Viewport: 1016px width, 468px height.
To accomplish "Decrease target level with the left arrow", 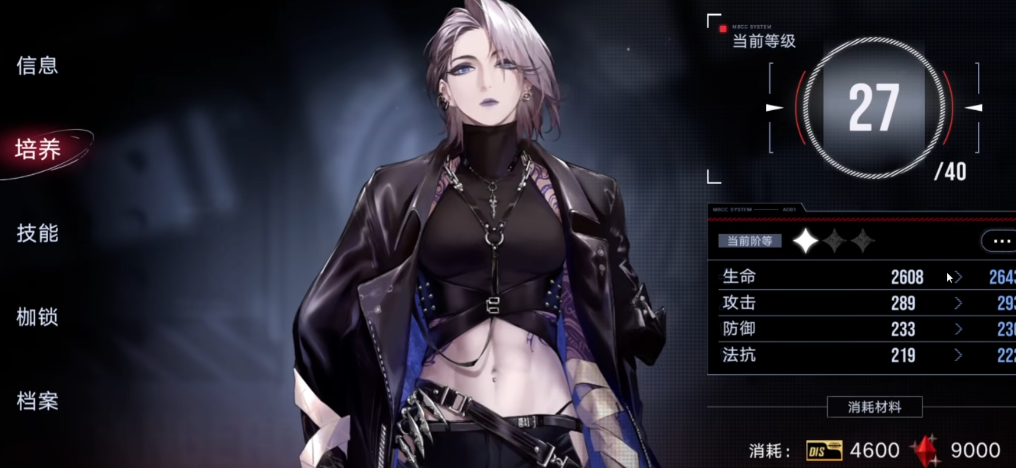I will pyautogui.click(x=774, y=107).
